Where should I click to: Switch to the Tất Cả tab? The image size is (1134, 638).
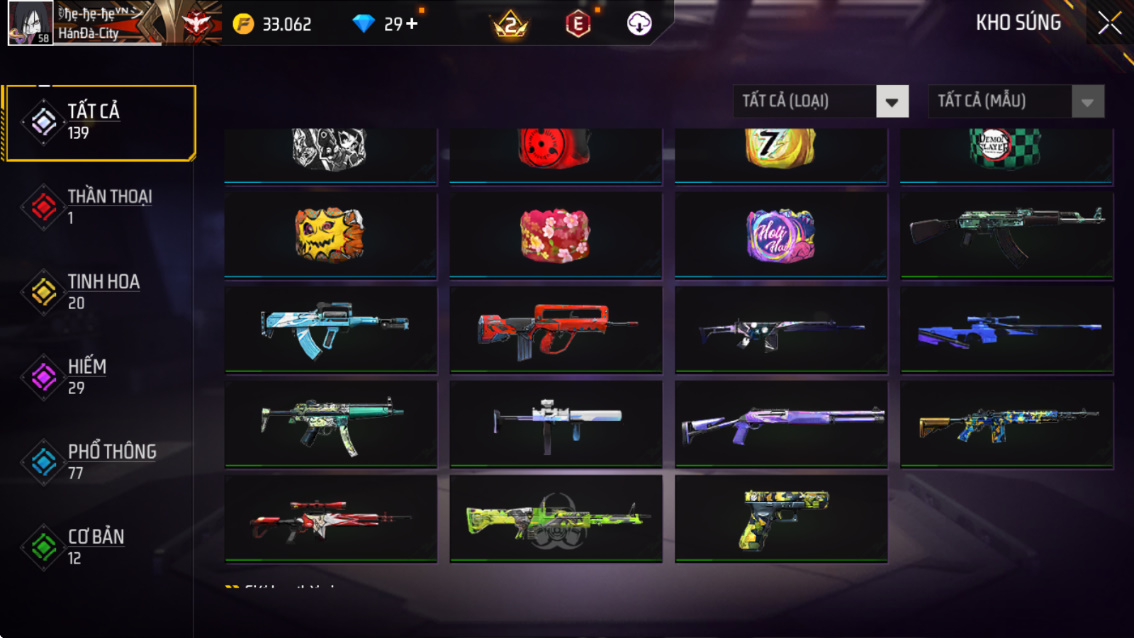tap(98, 122)
